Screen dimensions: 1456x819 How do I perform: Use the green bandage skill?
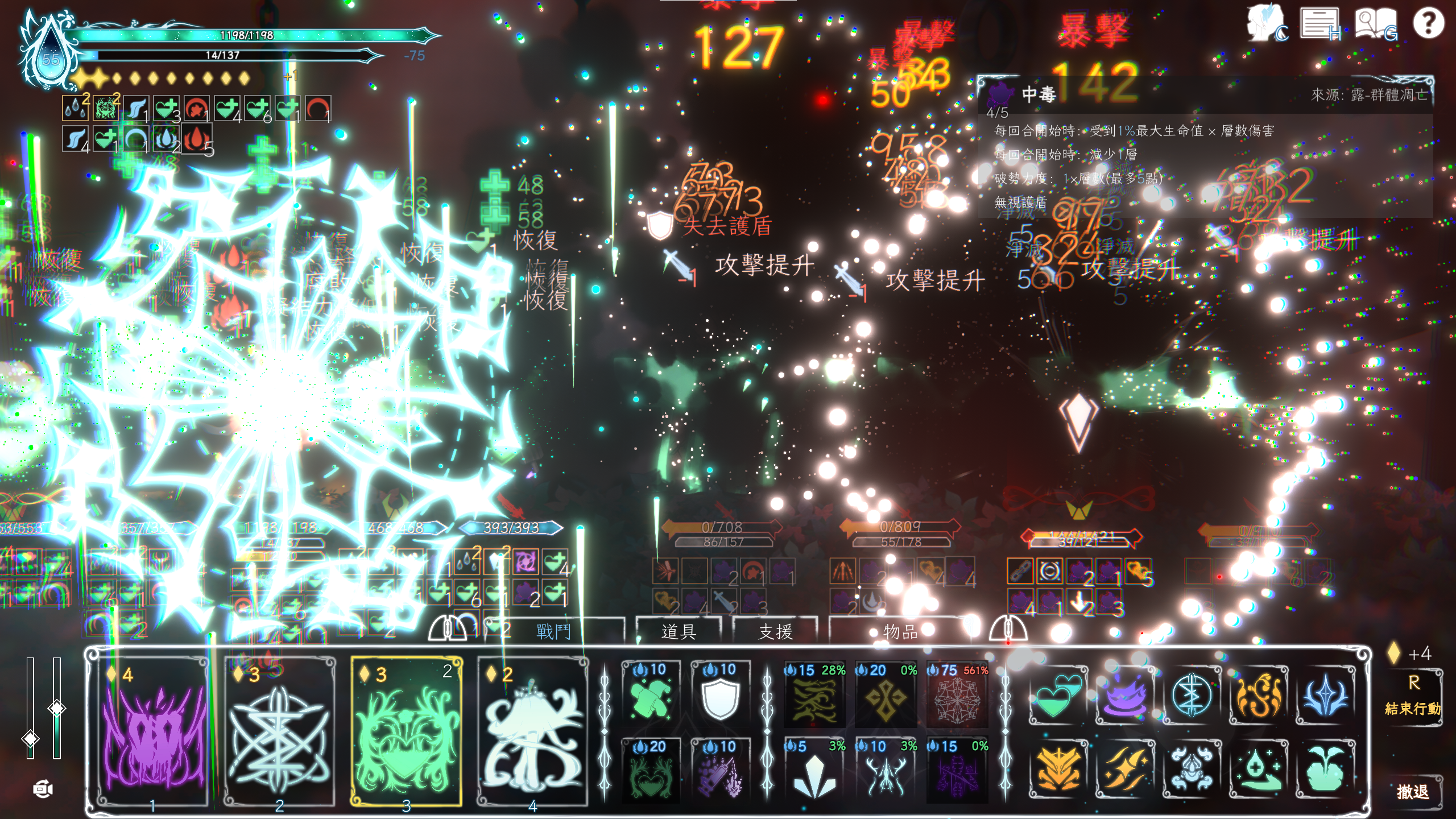tap(651, 695)
